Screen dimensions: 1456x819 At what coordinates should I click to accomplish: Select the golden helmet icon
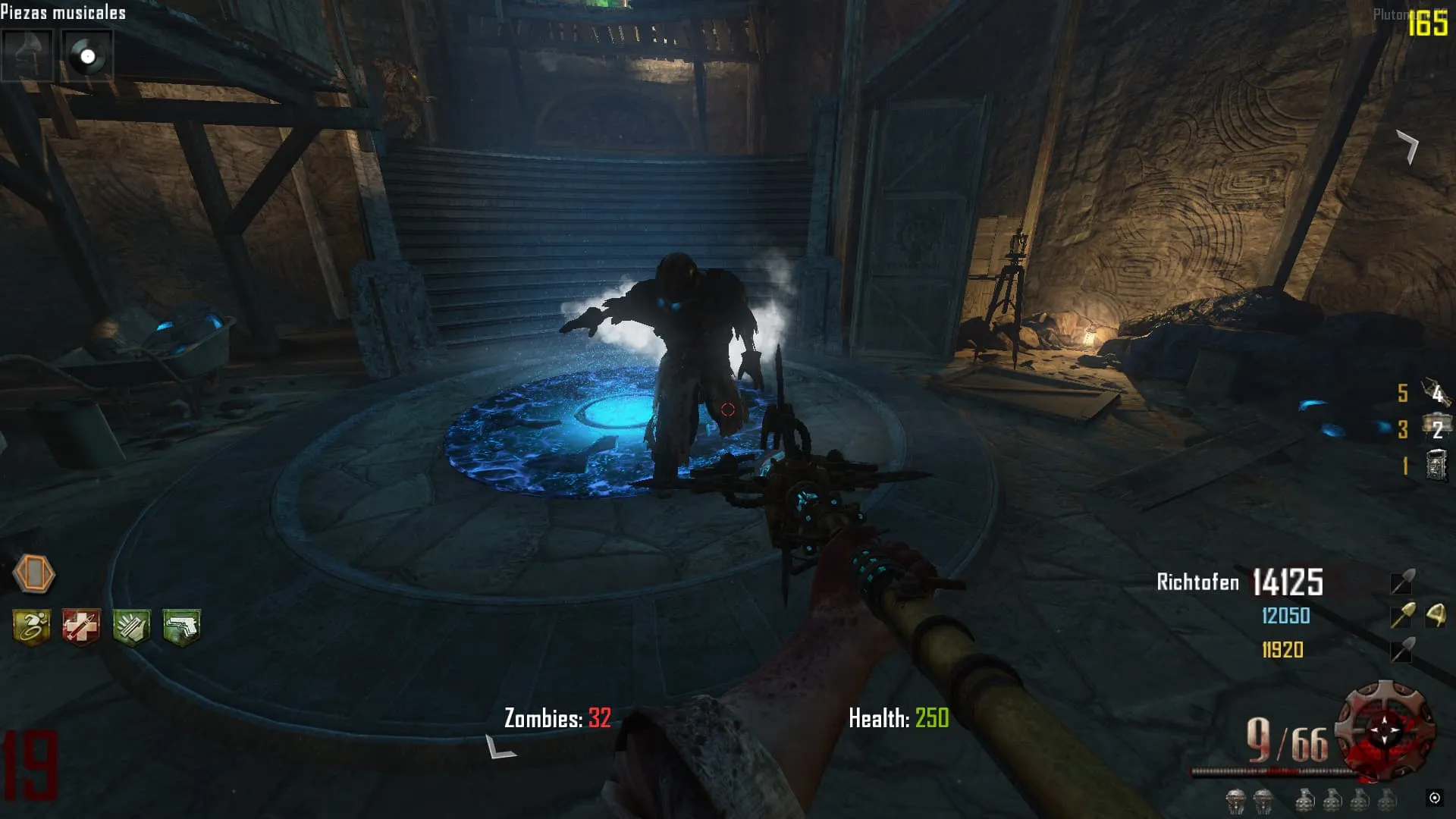pyautogui.click(x=1435, y=615)
